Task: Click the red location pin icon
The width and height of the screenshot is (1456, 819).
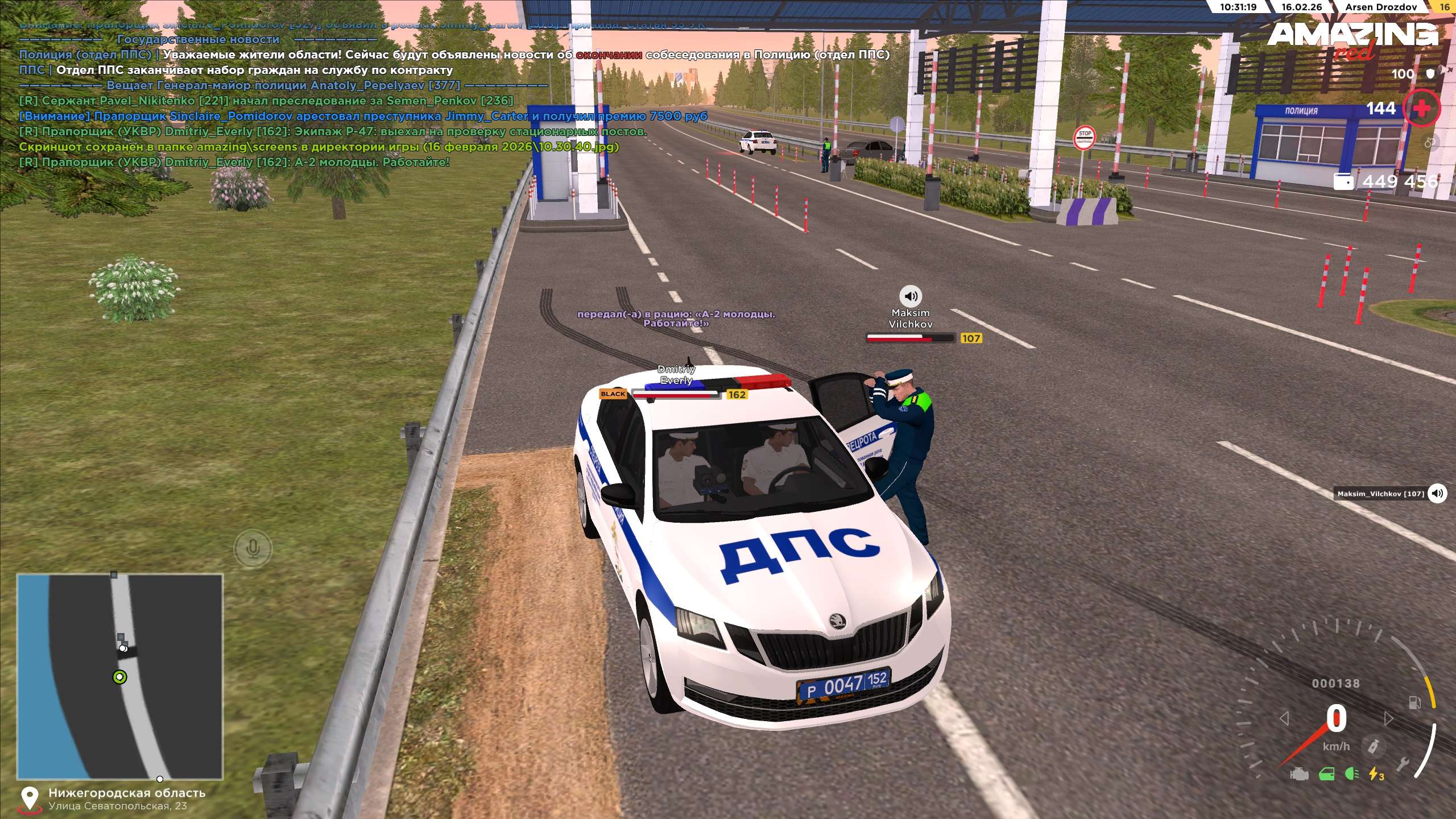Action: 29,799
